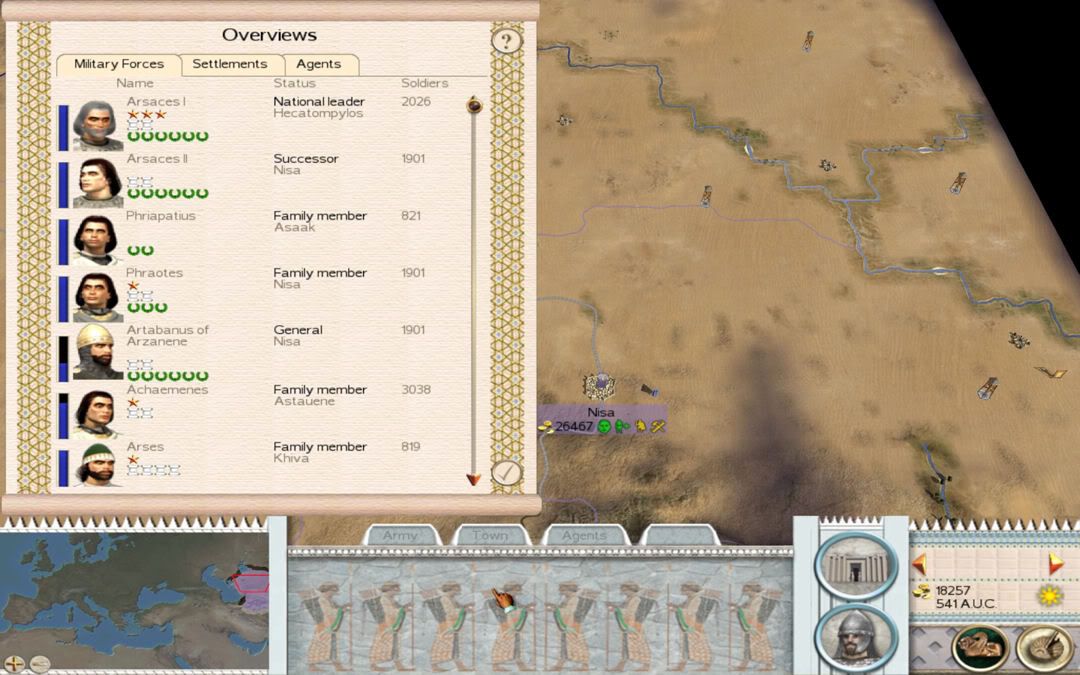Zoom in the minimap with the plus button
Viewport: 1080px width, 675px height.
click(15, 662)
